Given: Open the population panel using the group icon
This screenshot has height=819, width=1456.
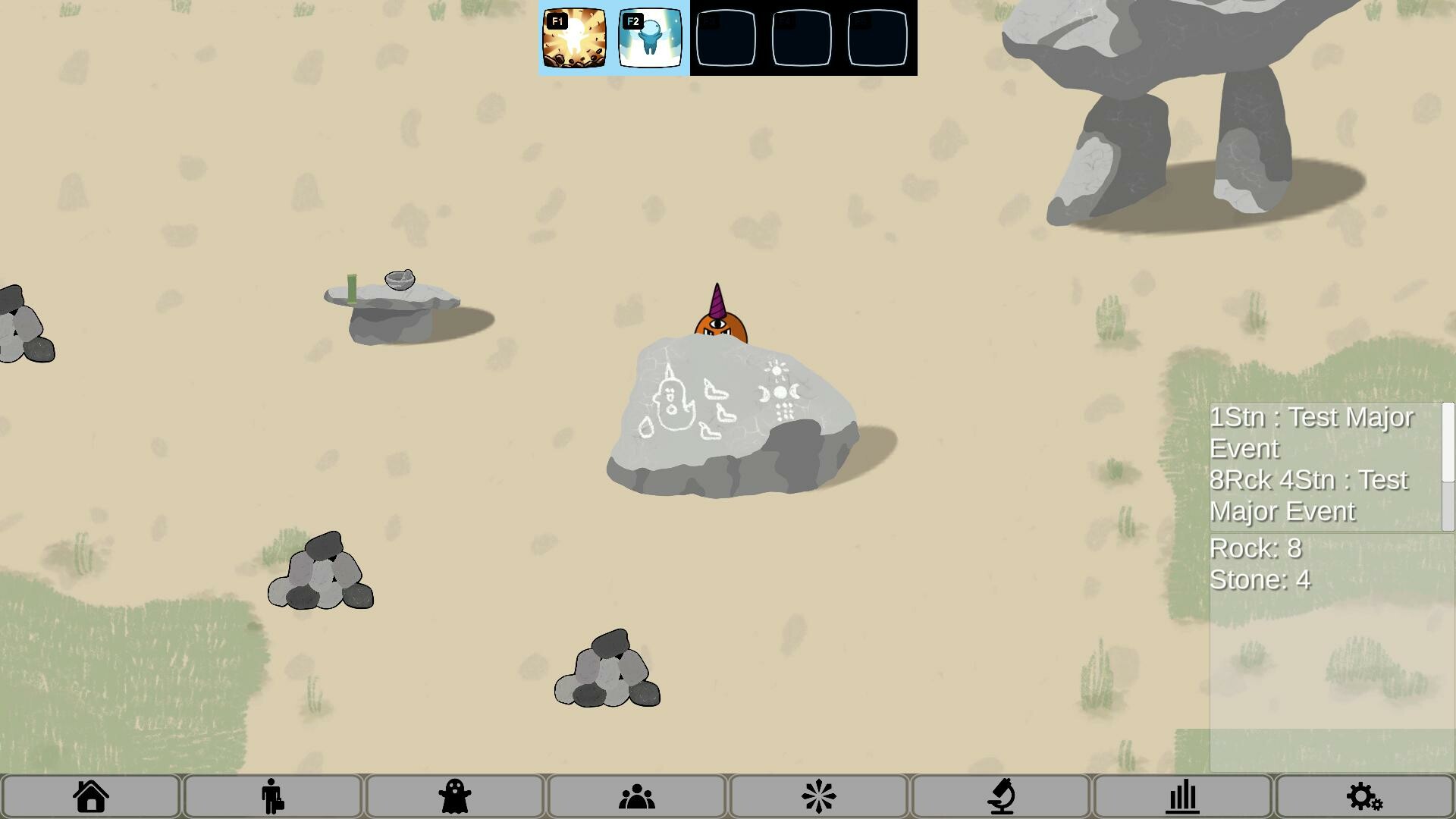Looking at the screenshot, I should (x=636, y=795).
